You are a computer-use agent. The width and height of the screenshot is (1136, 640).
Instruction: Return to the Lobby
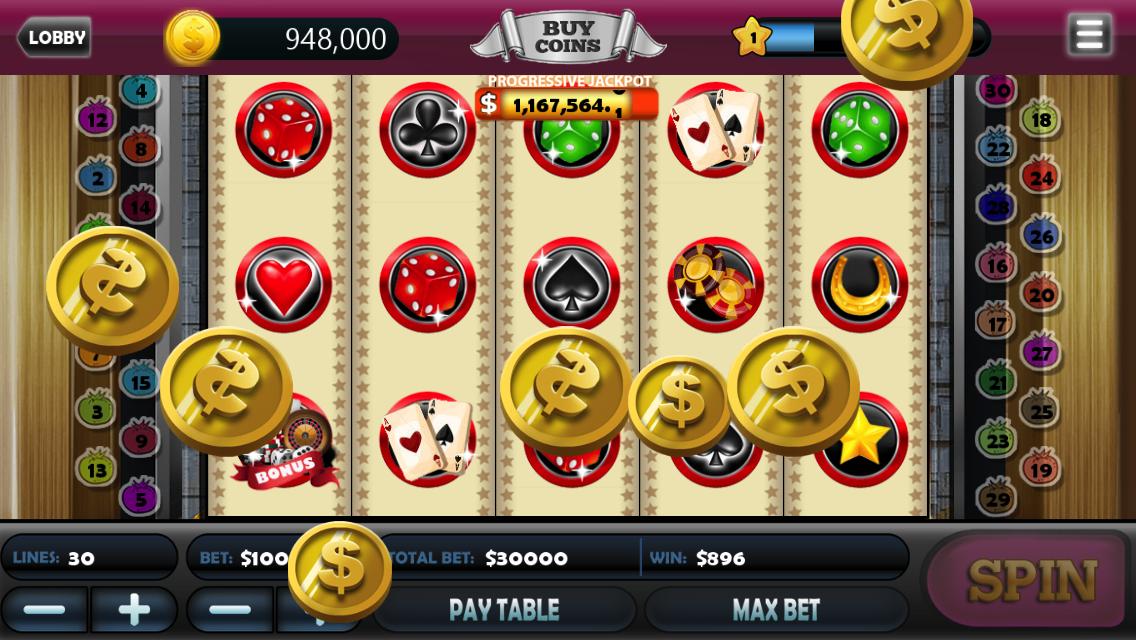coord(55,38)
